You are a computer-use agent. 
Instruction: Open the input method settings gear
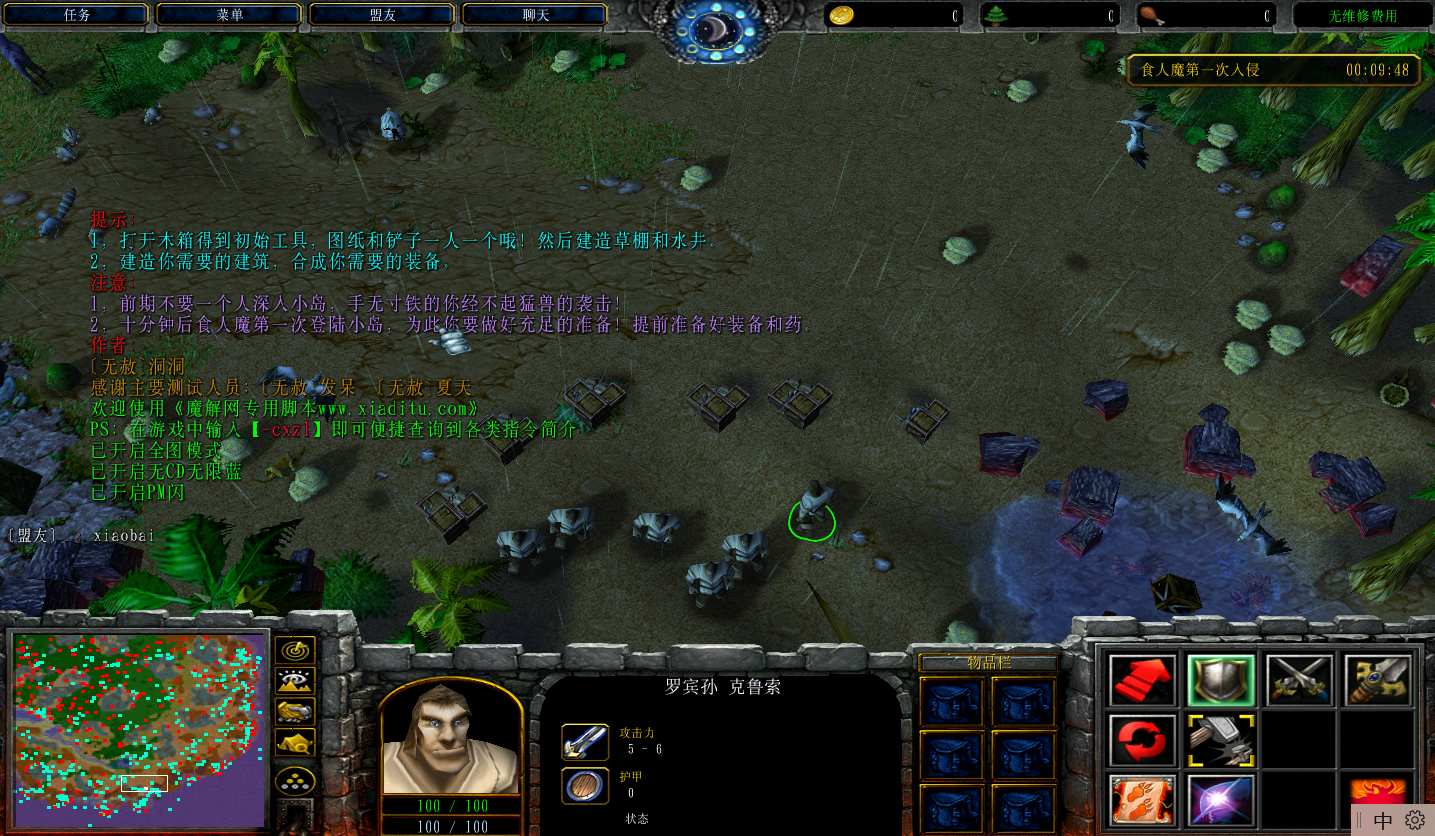(1414, 820)
